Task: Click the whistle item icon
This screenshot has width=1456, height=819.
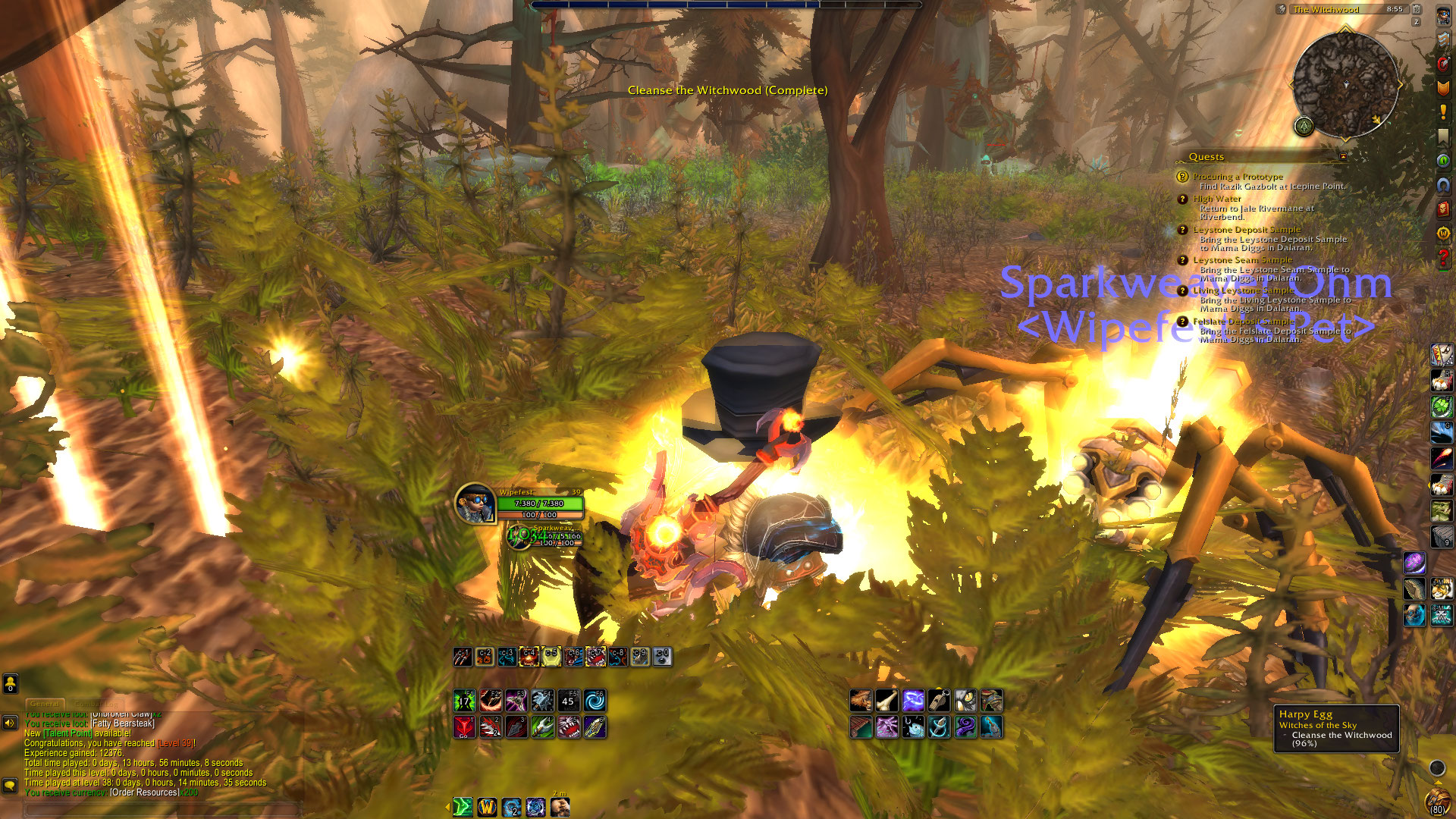Action: pyautogui.click(x=939, y=701)
